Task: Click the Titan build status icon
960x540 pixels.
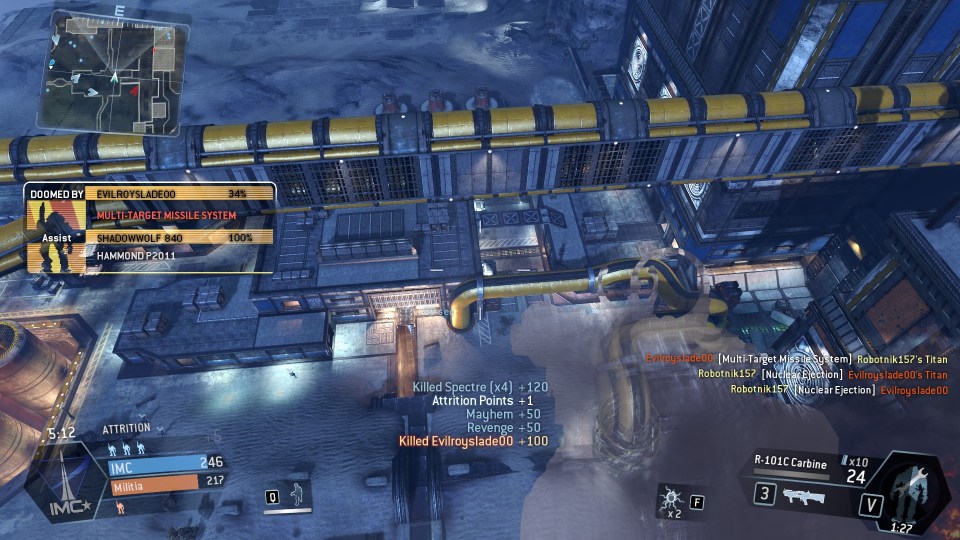Action: [x=905, y=490]
